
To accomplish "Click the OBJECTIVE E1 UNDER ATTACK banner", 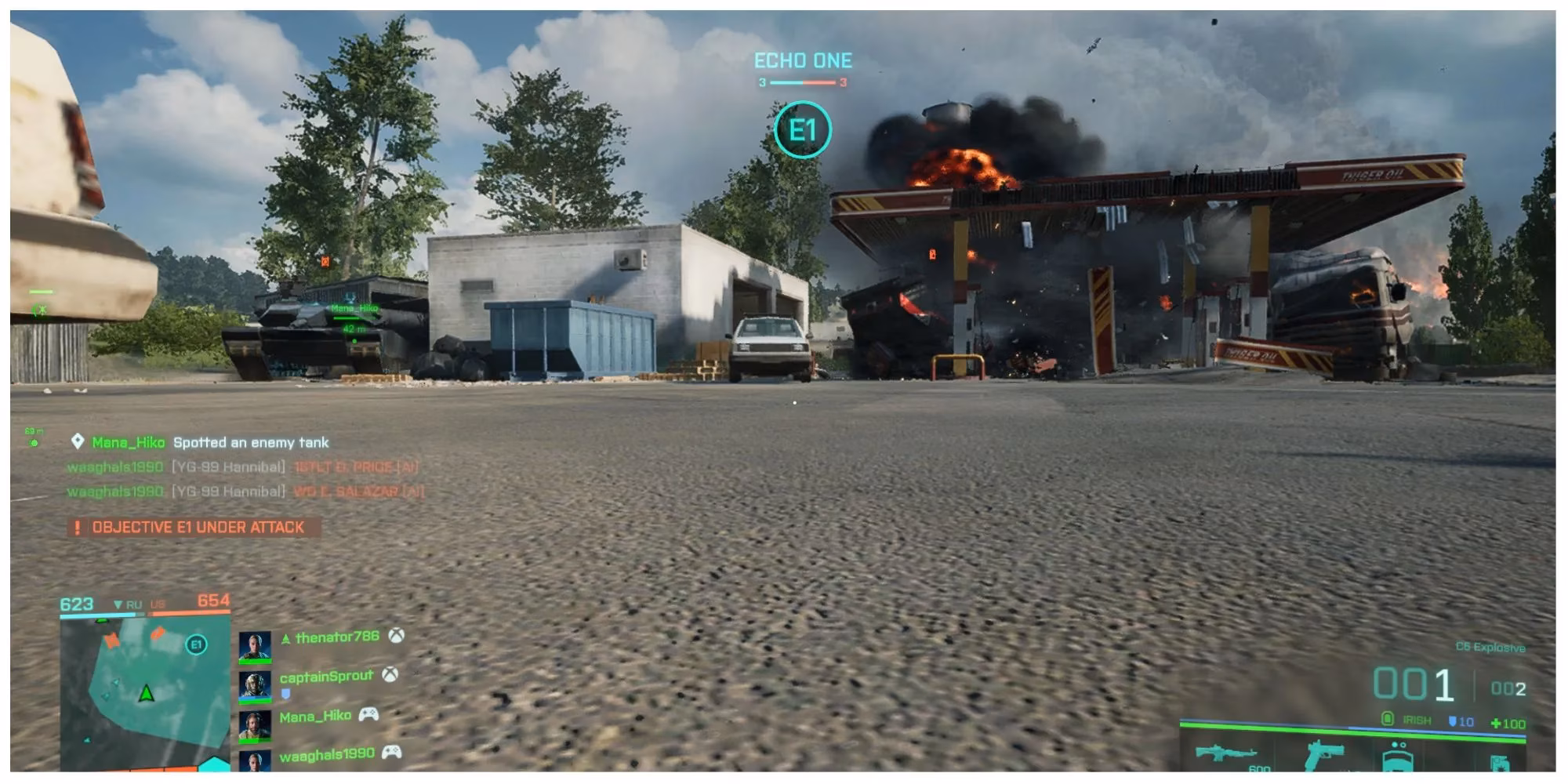I will (x=196, y=528).
